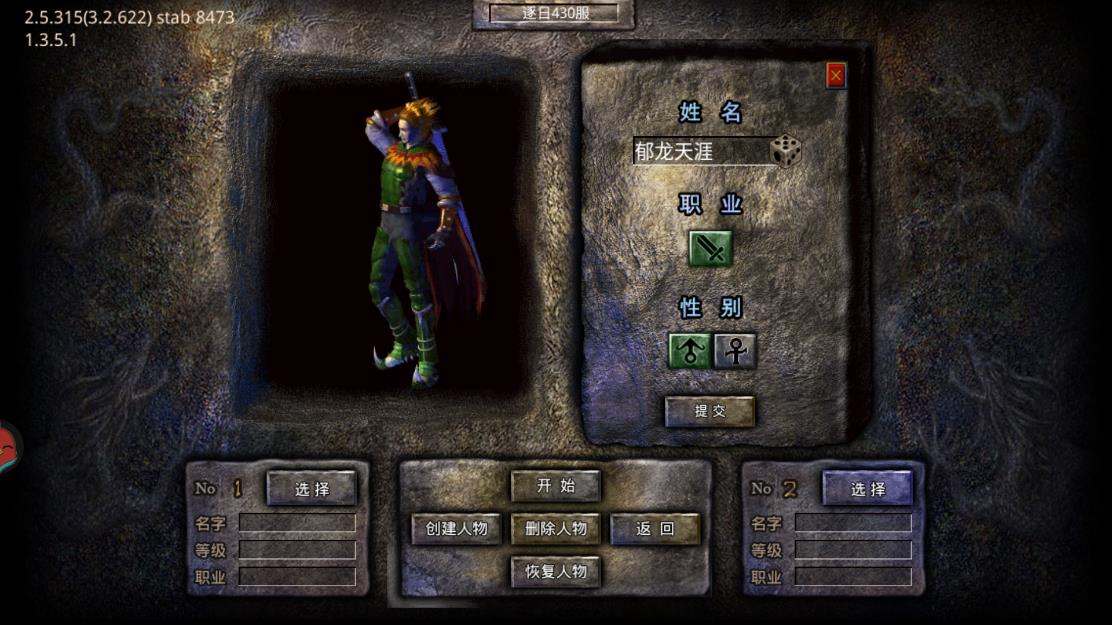
Task: Open 创建人物 to create a character
Action: pyautogui.click(x=457, y=529)
